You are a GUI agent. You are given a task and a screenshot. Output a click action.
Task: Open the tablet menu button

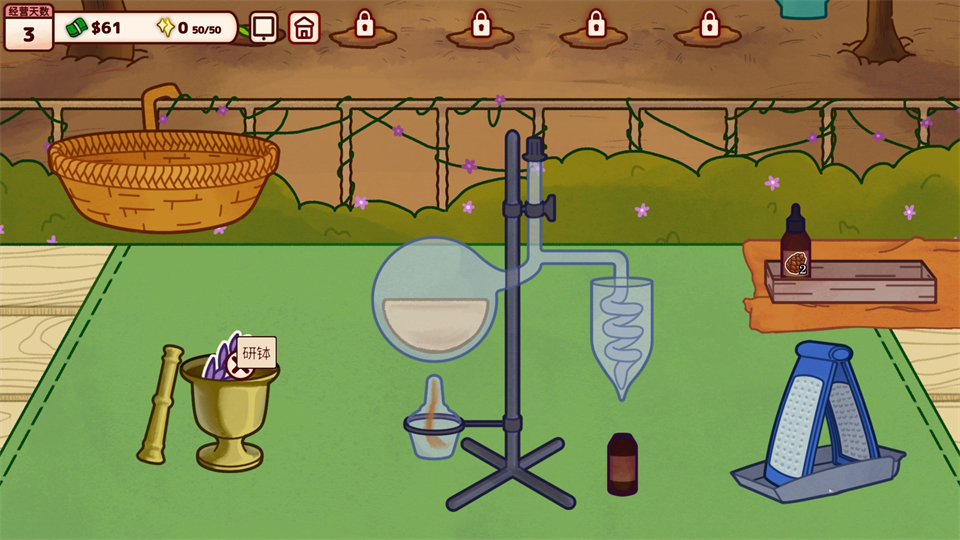click(264, 27)
